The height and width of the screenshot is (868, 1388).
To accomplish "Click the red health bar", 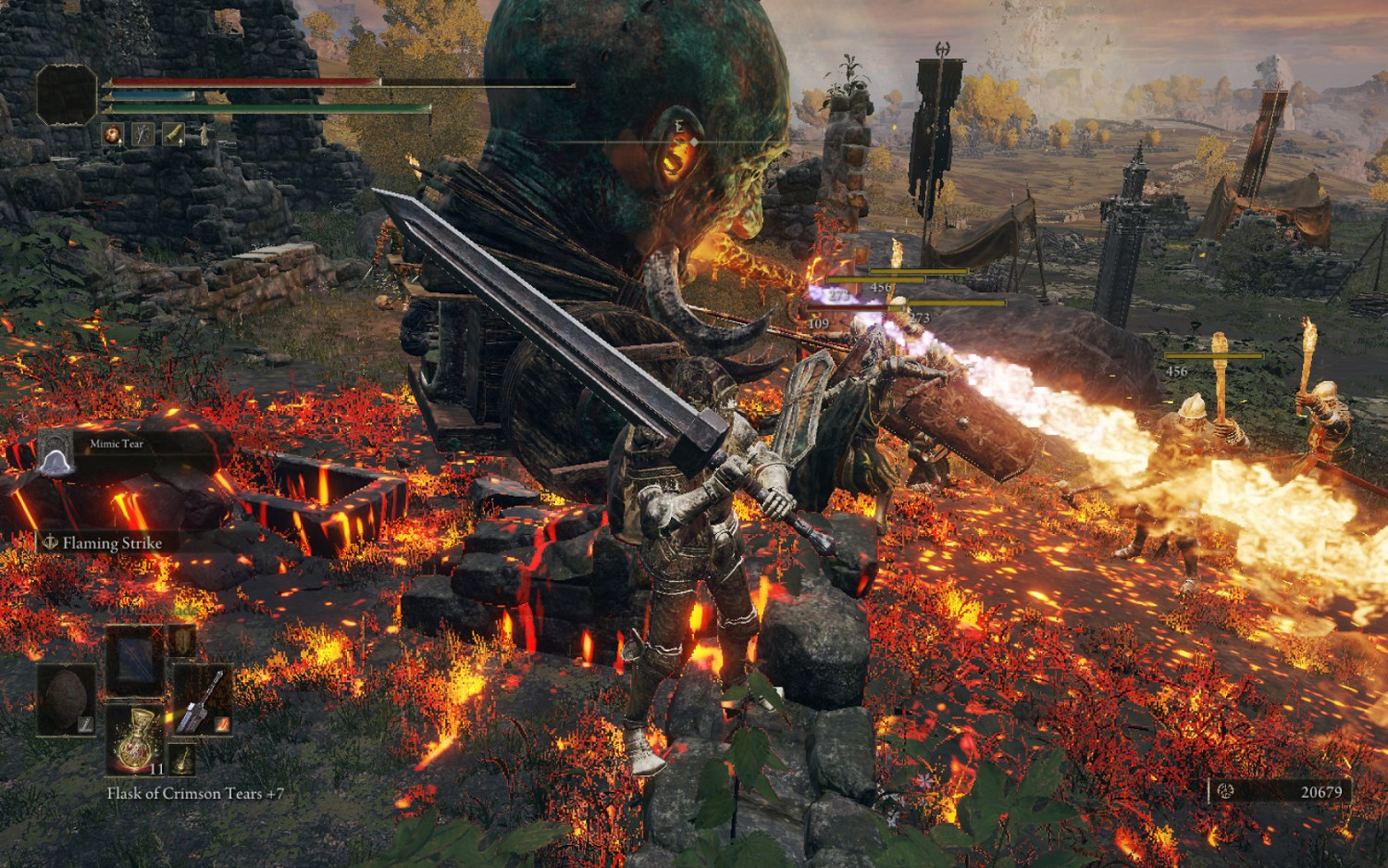I will pos(243,81).
